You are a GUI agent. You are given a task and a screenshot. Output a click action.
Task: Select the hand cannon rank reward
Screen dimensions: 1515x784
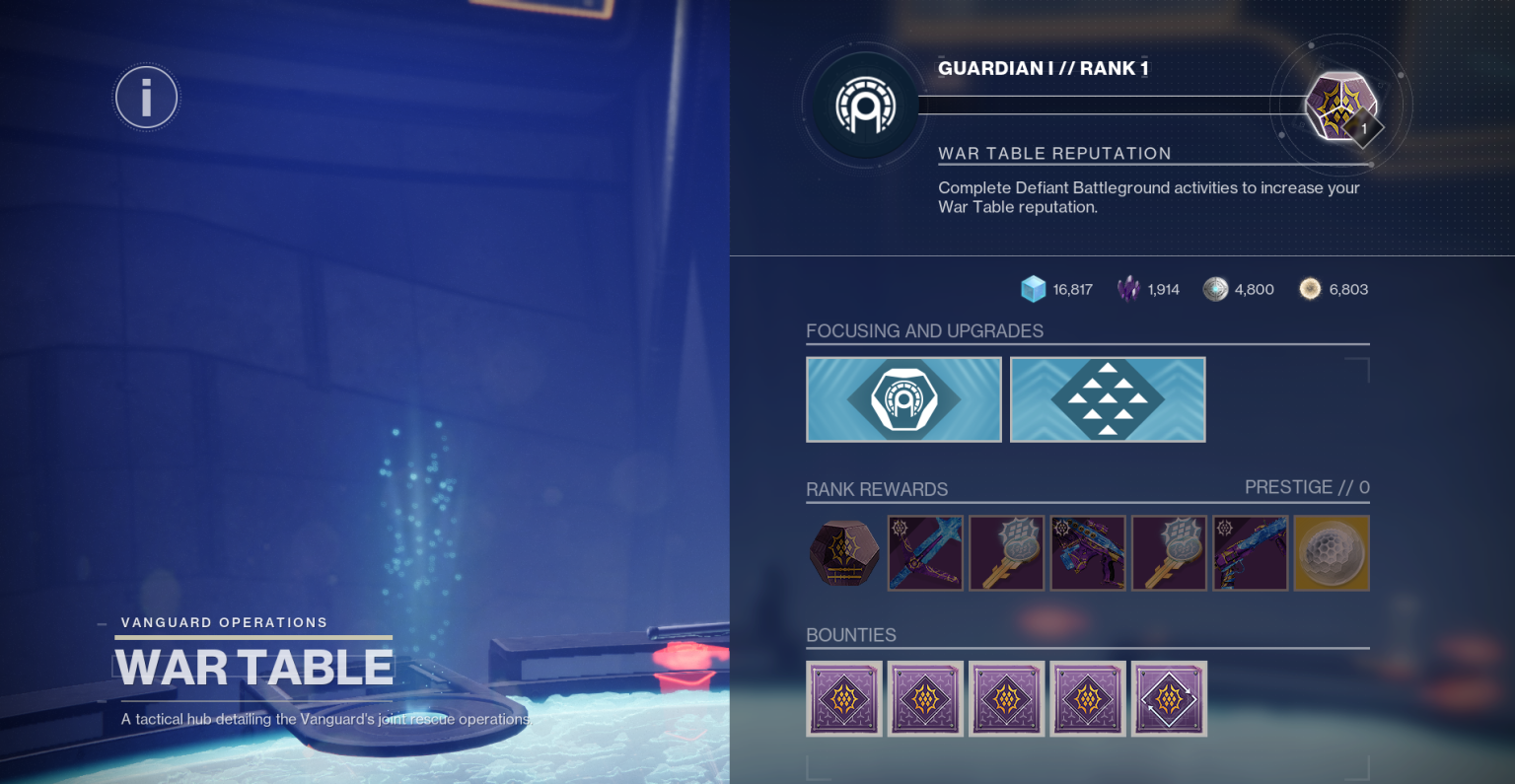point(1250,553)
